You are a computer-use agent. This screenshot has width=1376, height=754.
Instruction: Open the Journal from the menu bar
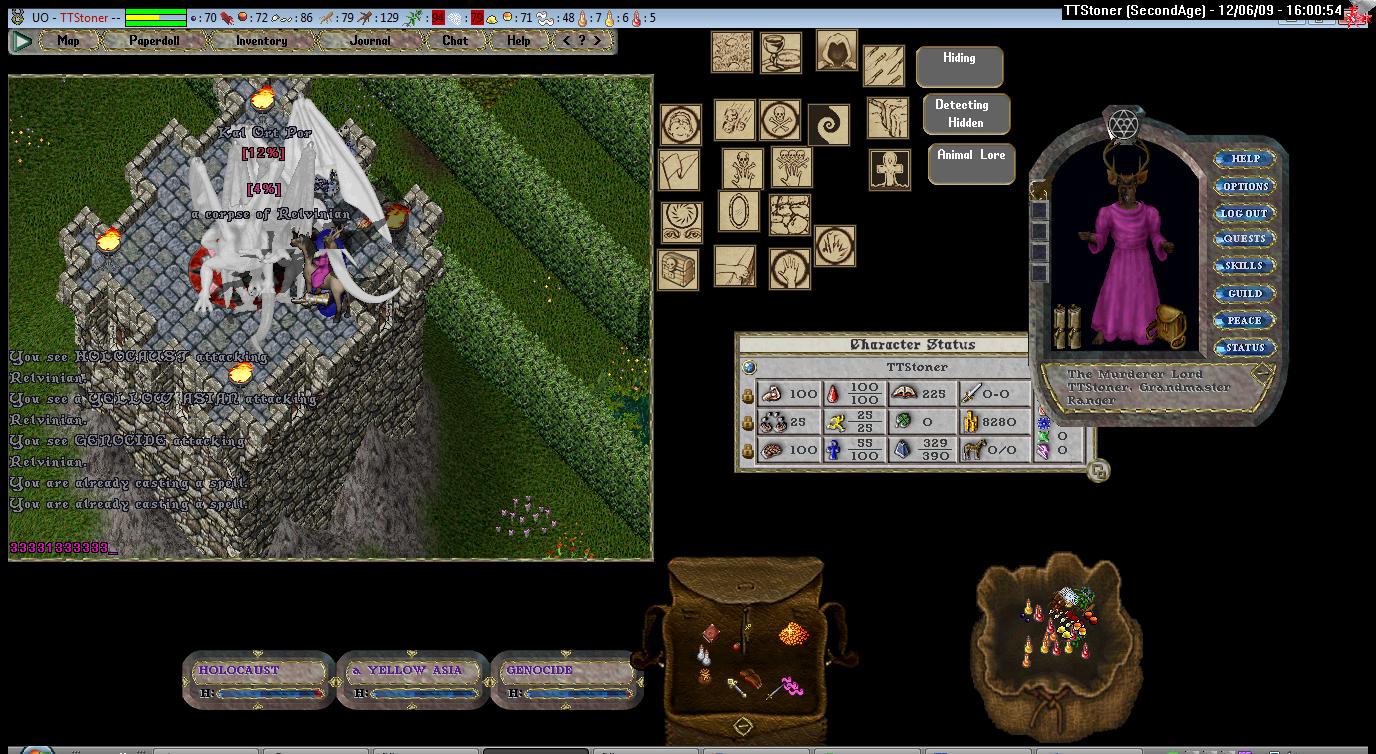[370, 41]
